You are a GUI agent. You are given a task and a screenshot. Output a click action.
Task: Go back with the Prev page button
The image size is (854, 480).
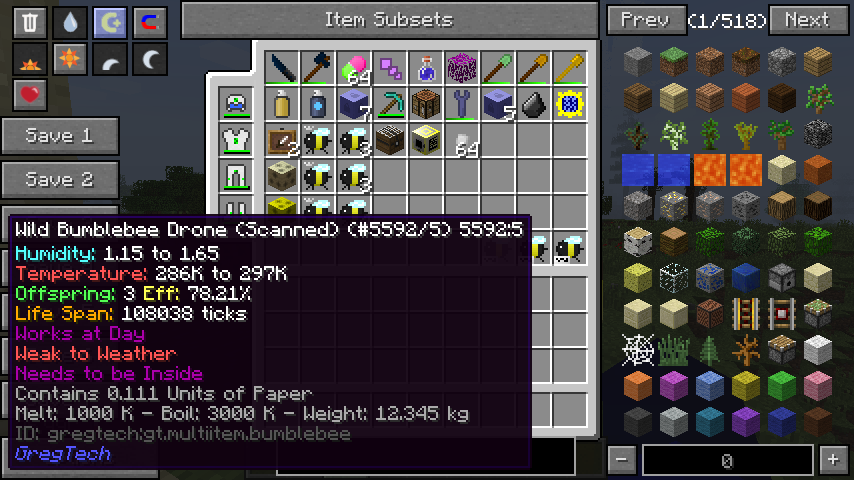coord(646,20)
